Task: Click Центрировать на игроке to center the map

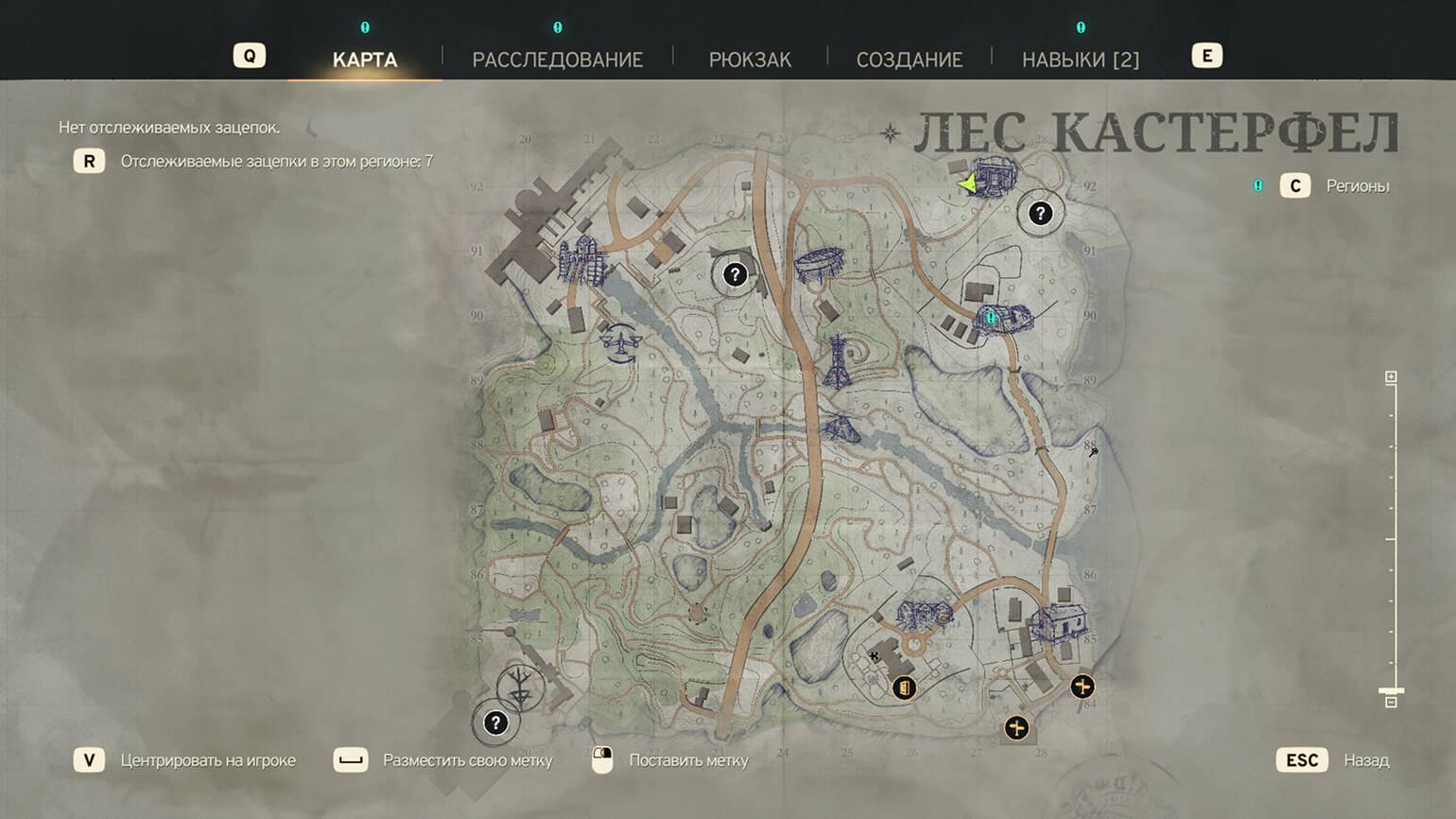Action: coord(207,760)
